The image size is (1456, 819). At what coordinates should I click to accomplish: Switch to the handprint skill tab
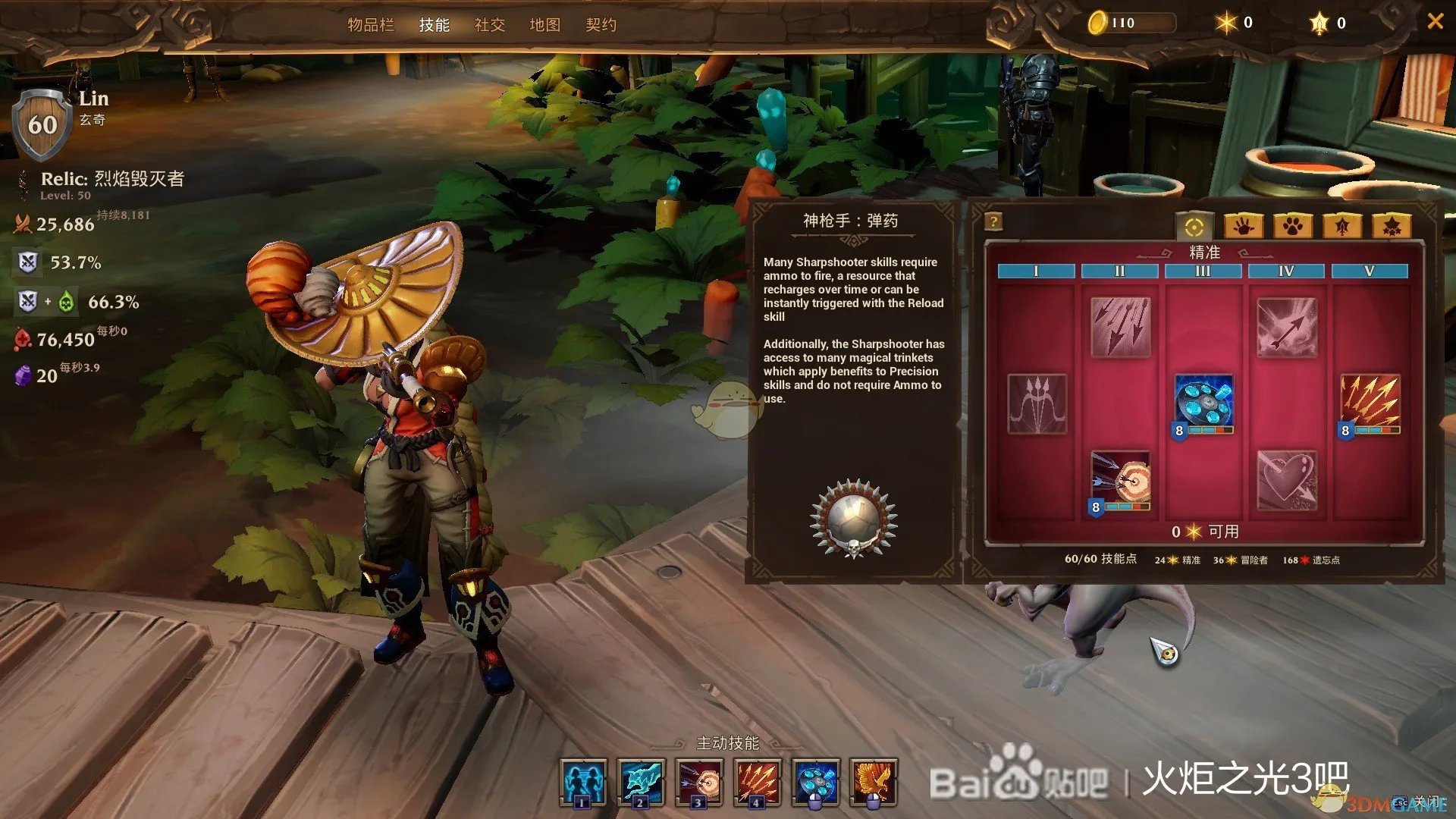pos(1243,226)
